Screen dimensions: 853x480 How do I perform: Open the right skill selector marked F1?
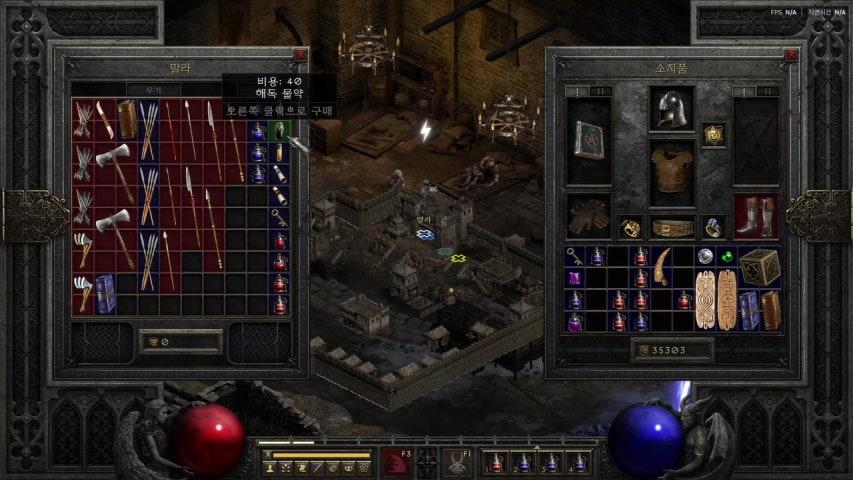point(455,463)
